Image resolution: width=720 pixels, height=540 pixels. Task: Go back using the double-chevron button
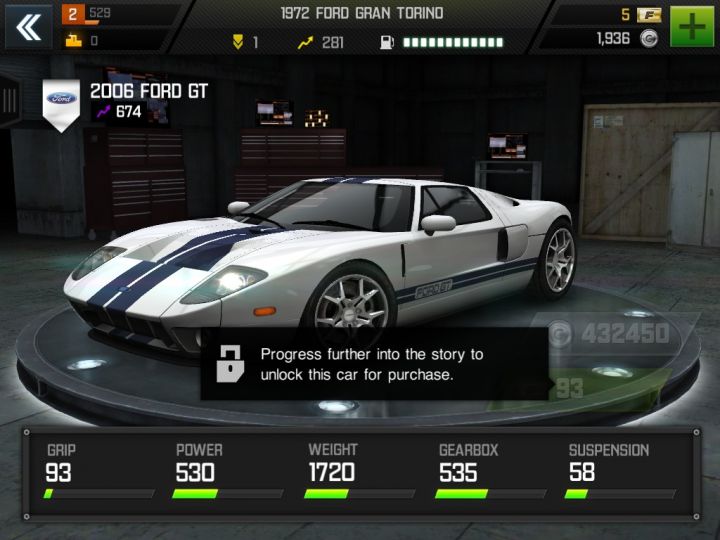(x=28, y=27)
